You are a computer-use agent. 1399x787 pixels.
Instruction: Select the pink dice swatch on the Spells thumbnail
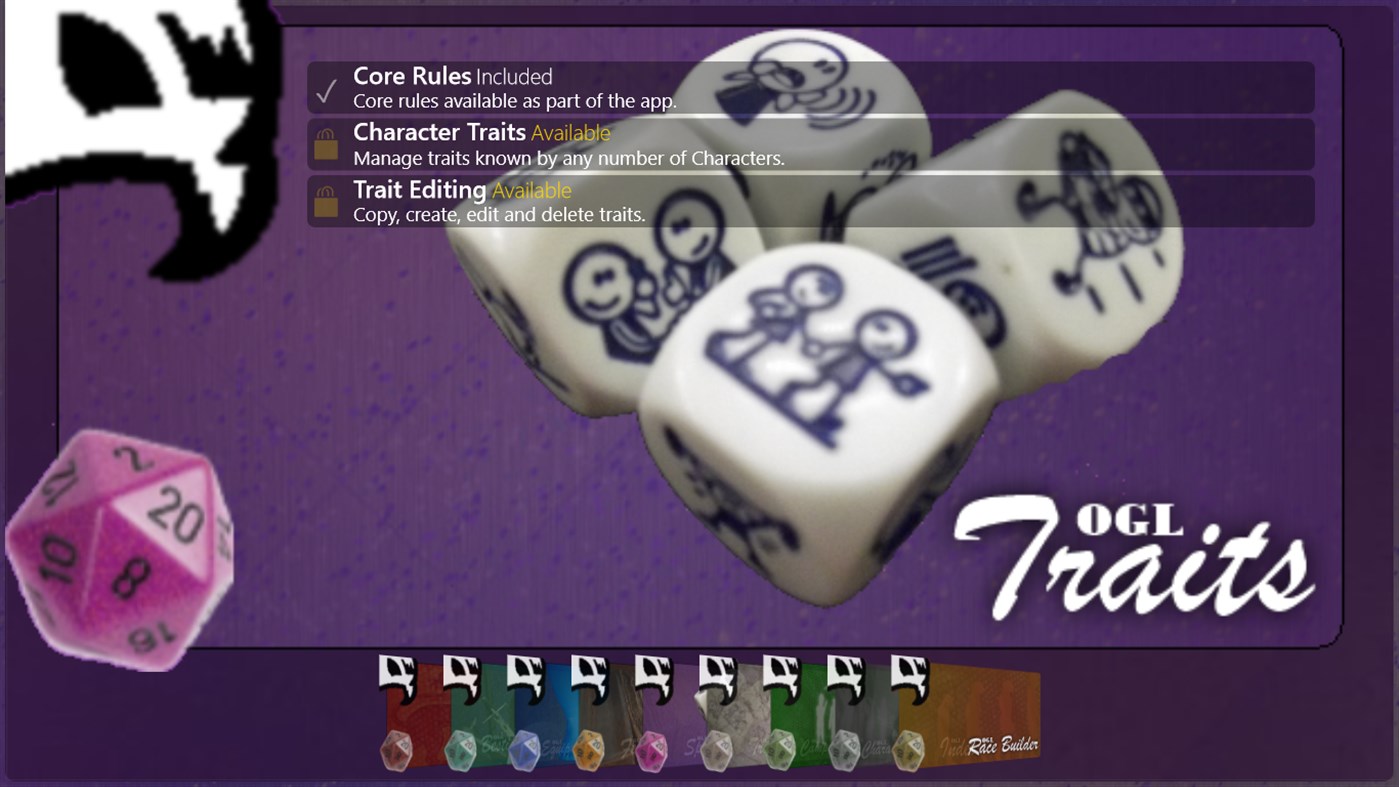click(x=654, y=748)
